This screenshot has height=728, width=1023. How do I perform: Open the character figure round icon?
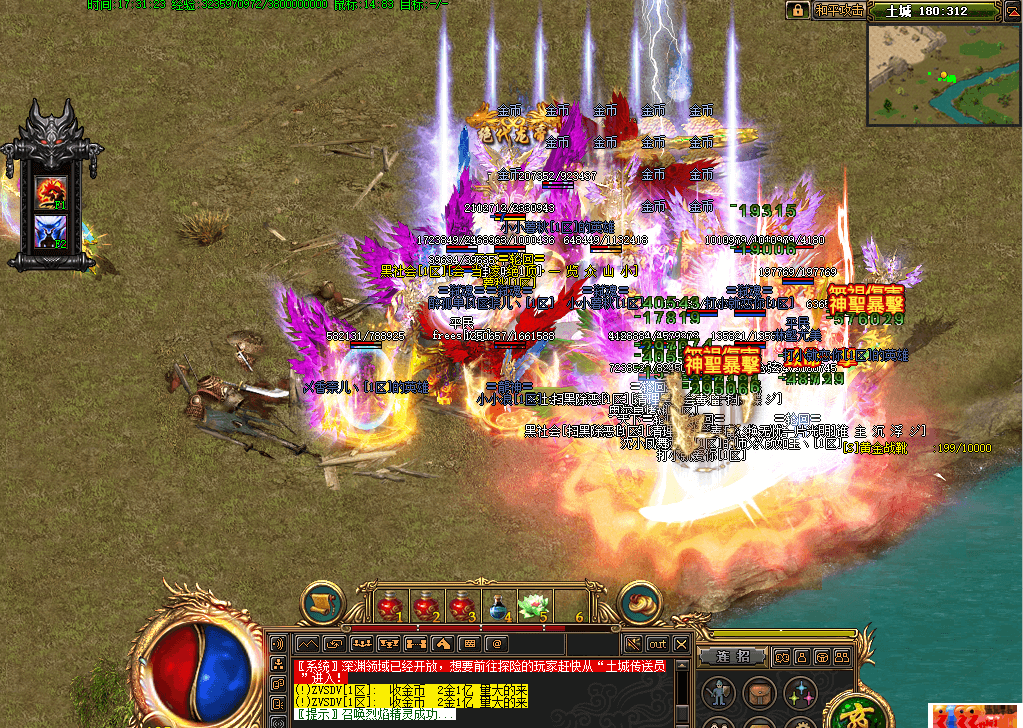point(717,692)
